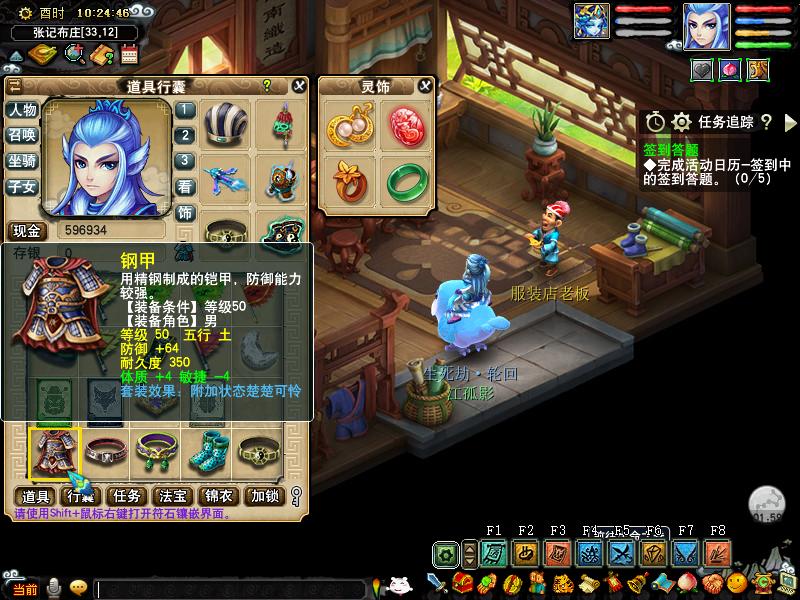Activate the F1 skill shortcut
Viewport: 800px width, 600px height.
click(493, 553)
